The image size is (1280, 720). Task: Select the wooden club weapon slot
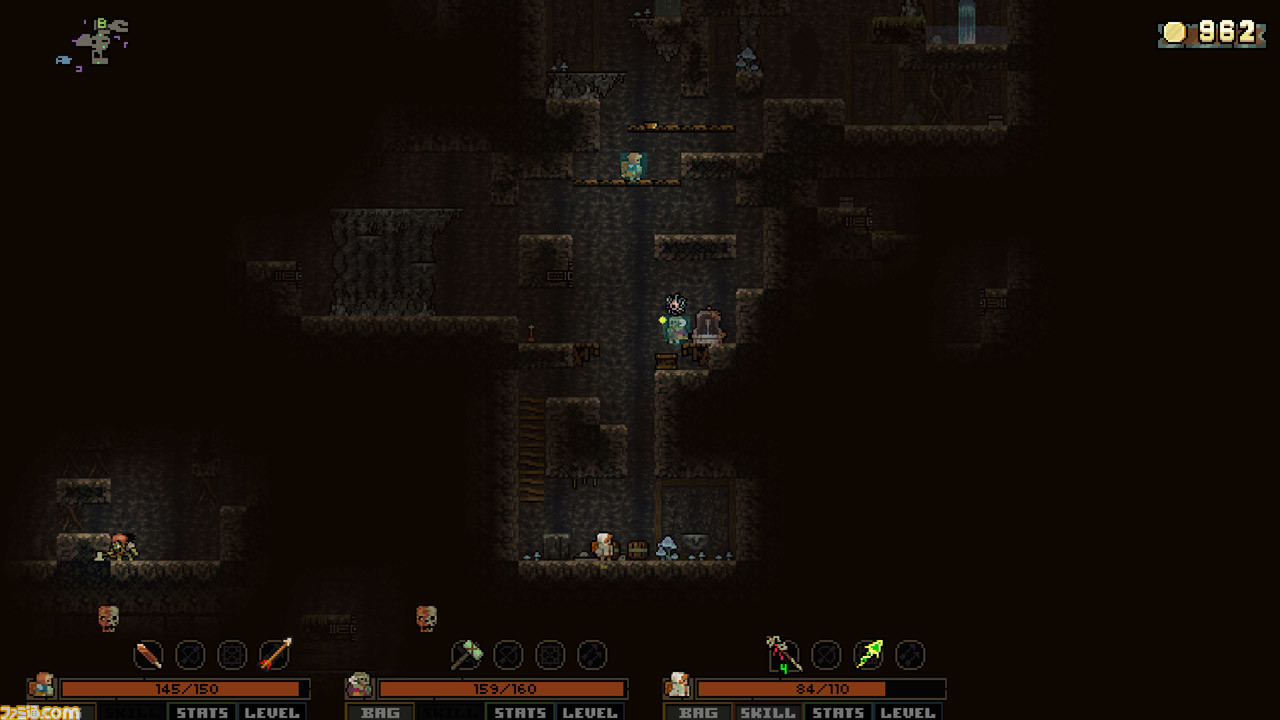(x=148, y=655)
